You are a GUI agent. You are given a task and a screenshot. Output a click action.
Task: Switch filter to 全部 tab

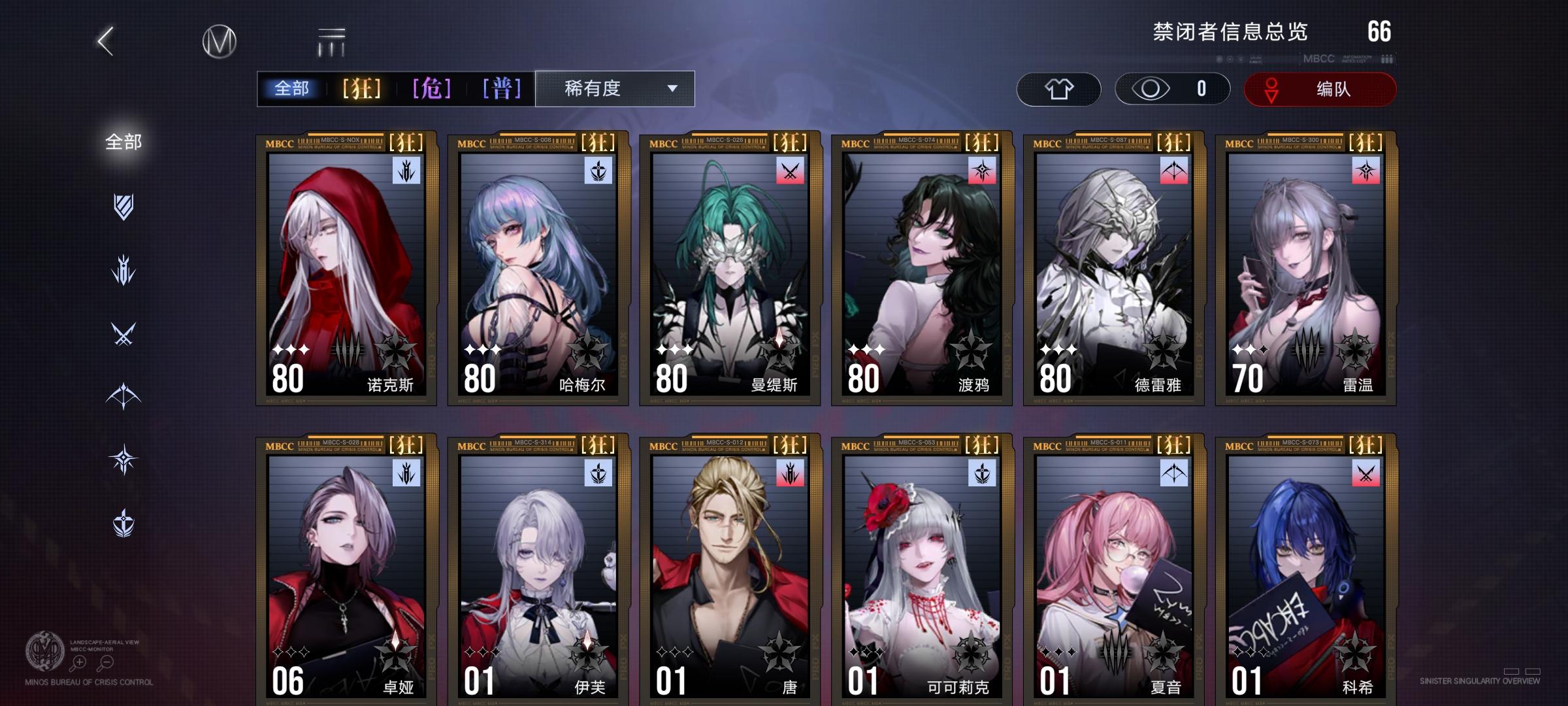292,89
